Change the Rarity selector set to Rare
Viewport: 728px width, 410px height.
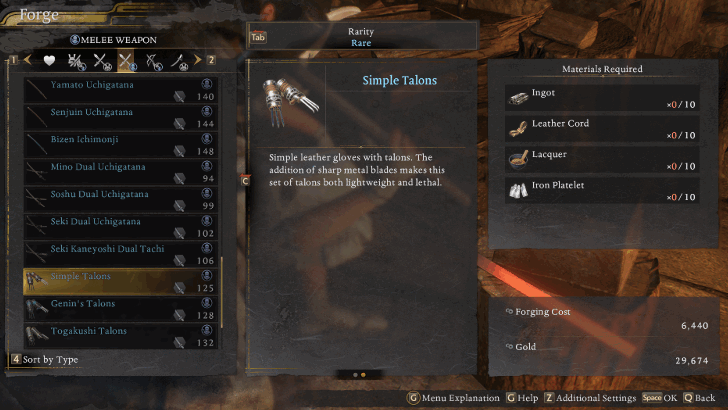(361, 37)
